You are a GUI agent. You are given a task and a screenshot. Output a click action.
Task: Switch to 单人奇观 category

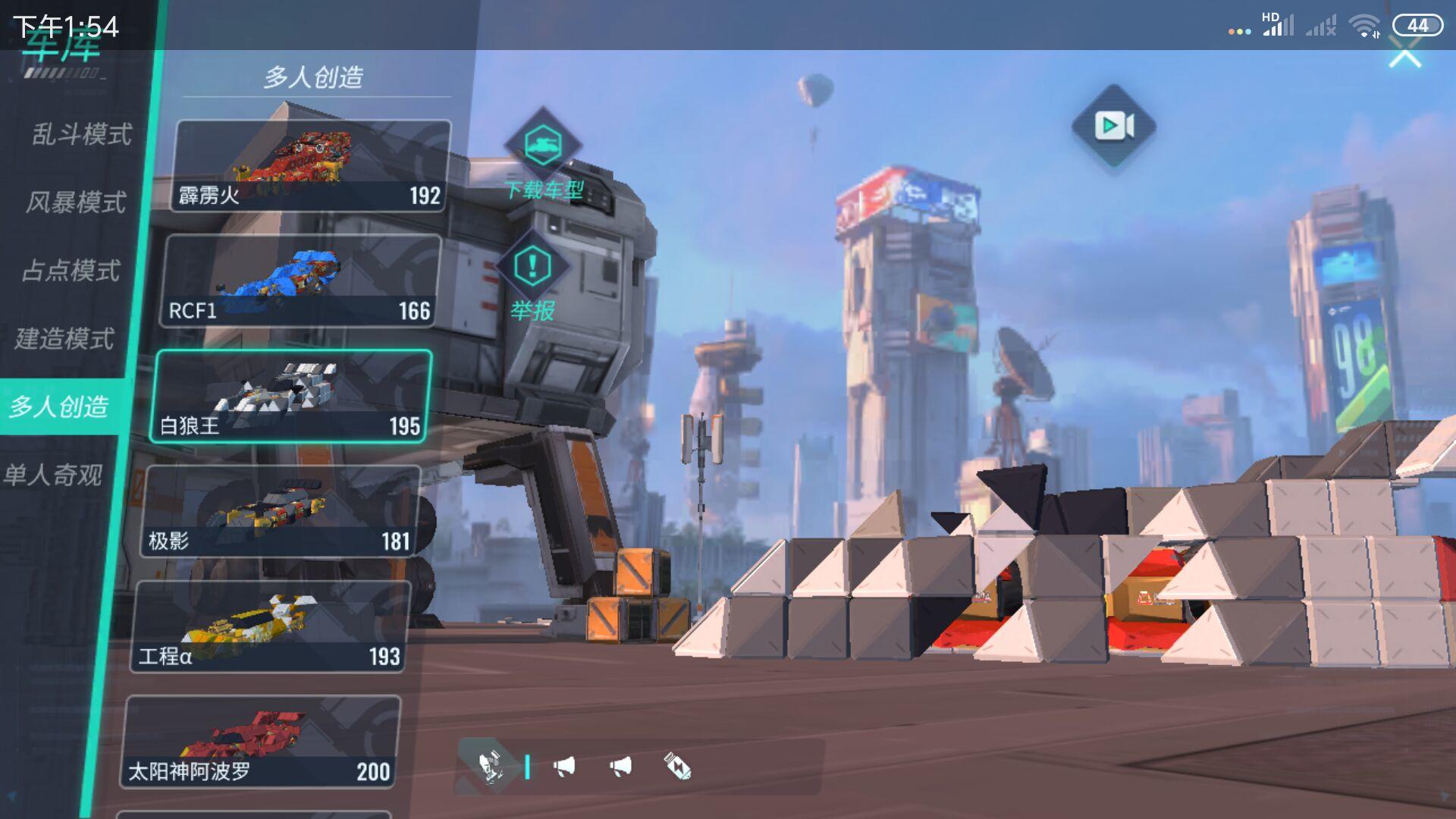(x=53, y=475)
